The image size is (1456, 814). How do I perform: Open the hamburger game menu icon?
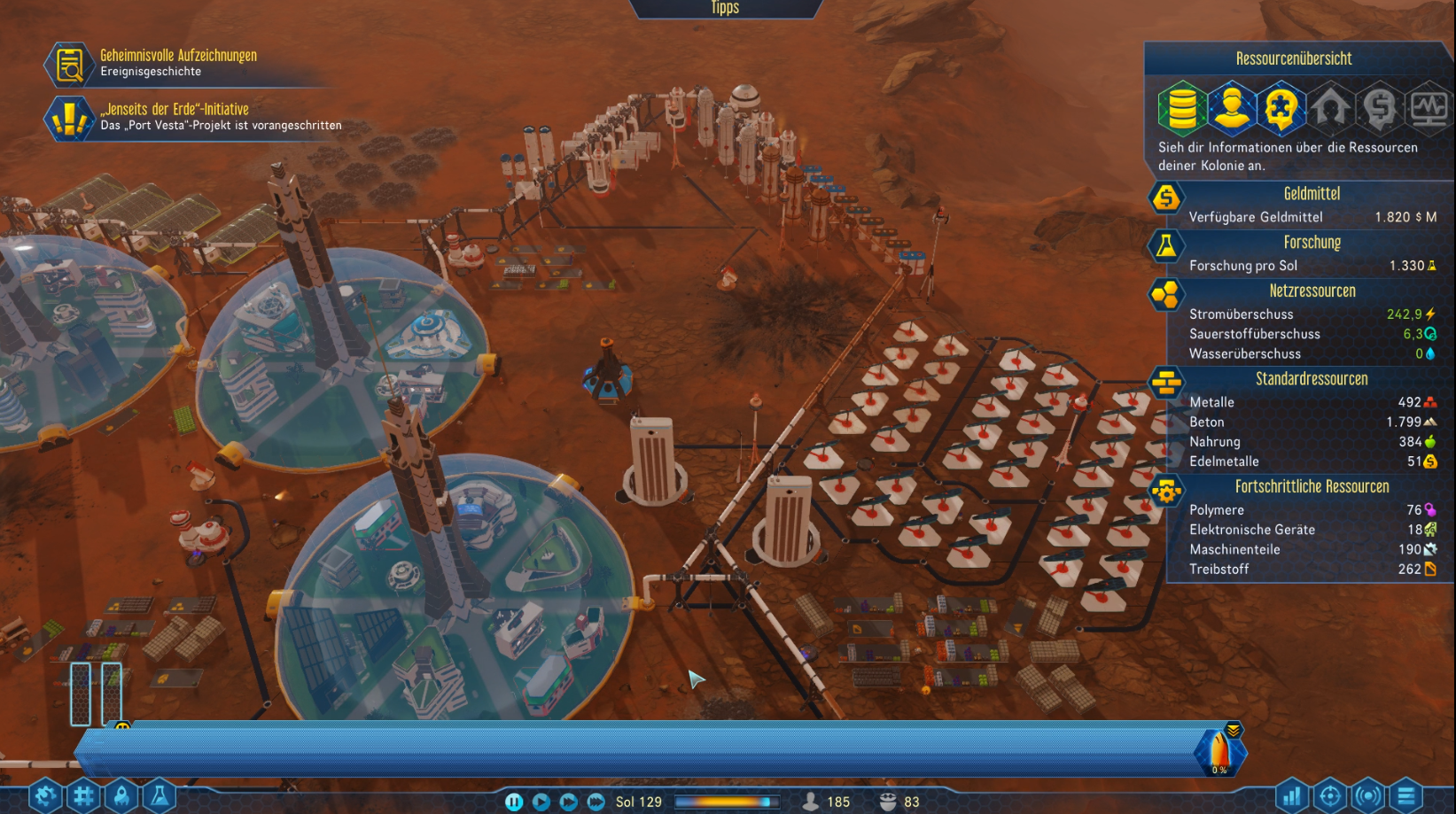coord(1408,795)
